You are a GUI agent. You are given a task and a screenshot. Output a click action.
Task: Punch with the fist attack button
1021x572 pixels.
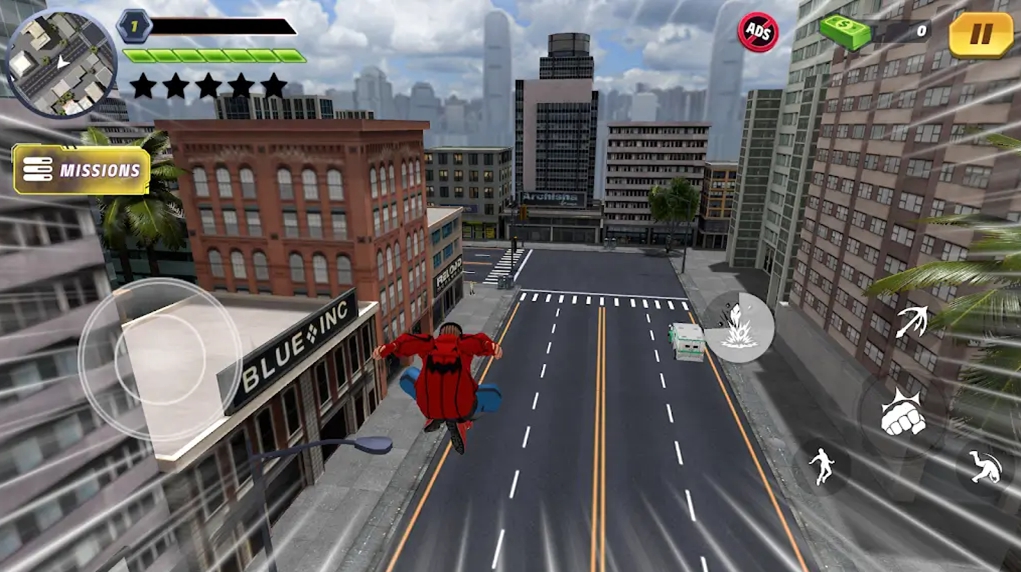(x=902, y=414)
